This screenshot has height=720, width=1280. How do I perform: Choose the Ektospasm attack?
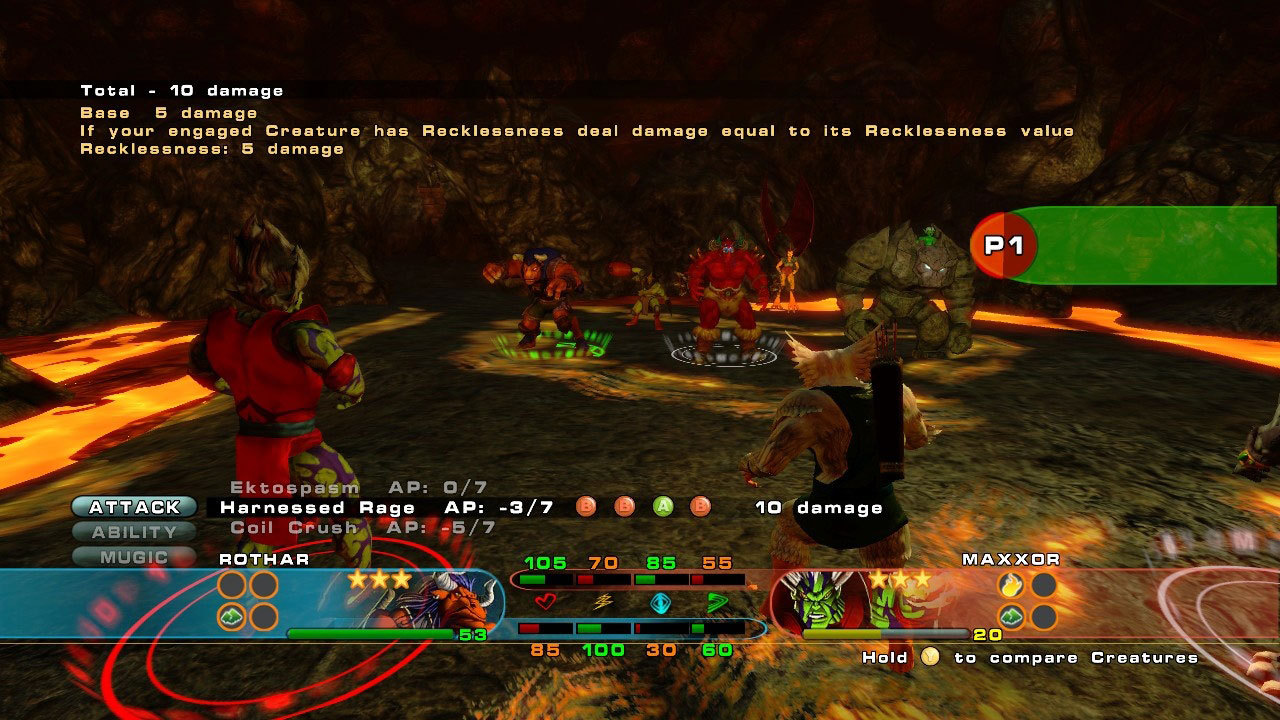tap(294, 488)
